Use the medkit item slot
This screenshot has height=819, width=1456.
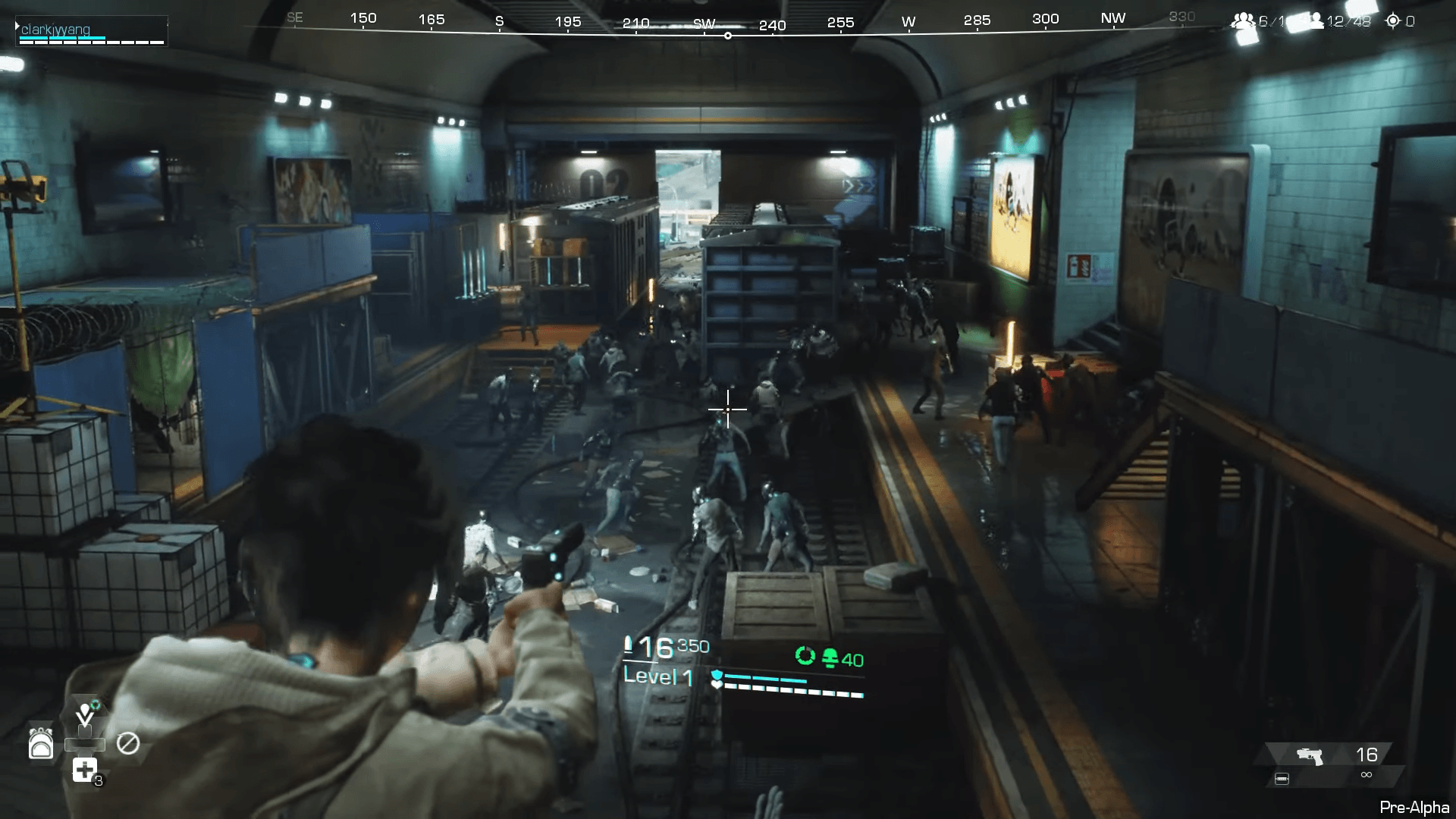pyautogui.click(x=85, y=770)
